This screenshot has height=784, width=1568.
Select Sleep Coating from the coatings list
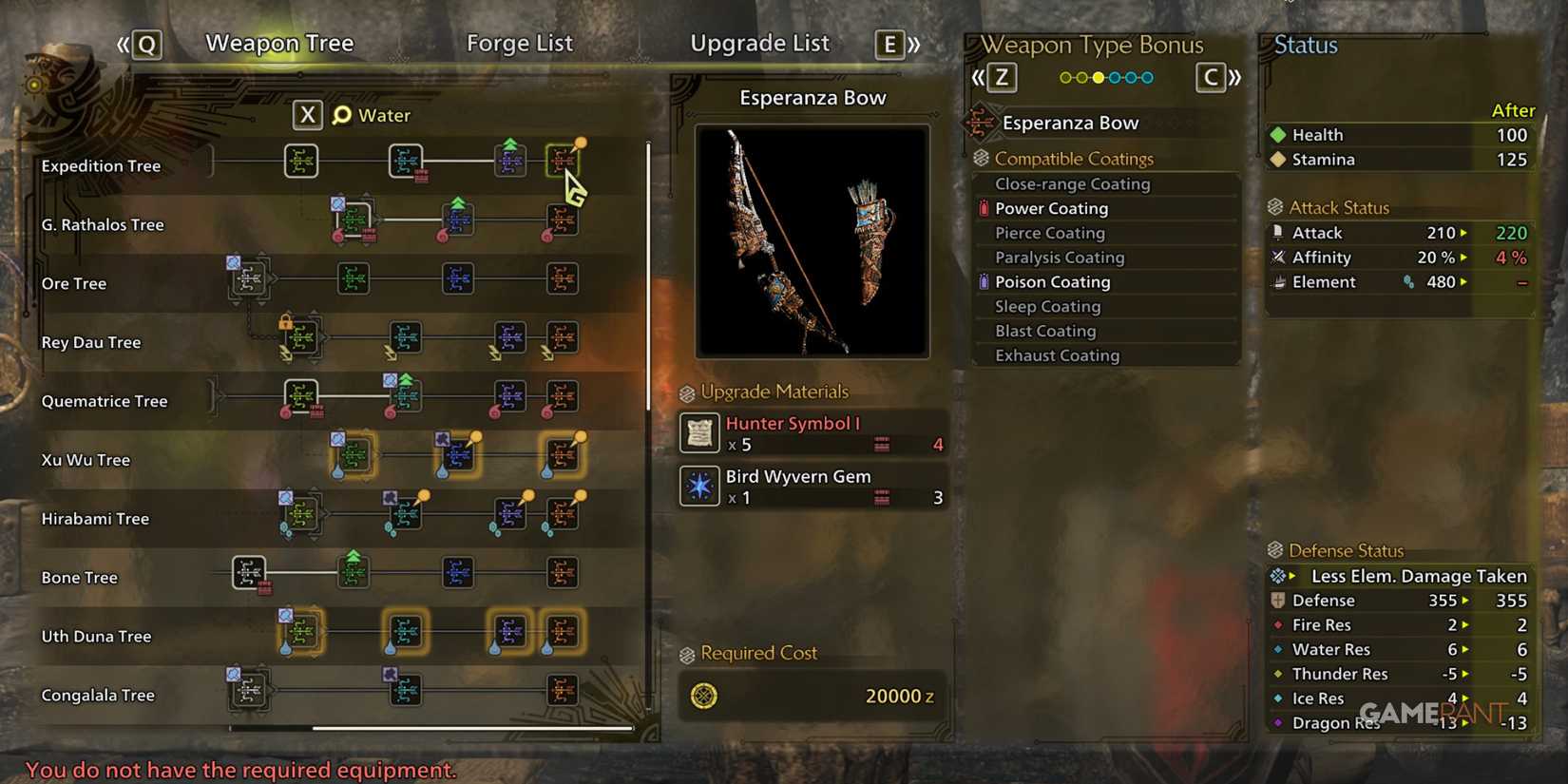tap(1047, 306)
